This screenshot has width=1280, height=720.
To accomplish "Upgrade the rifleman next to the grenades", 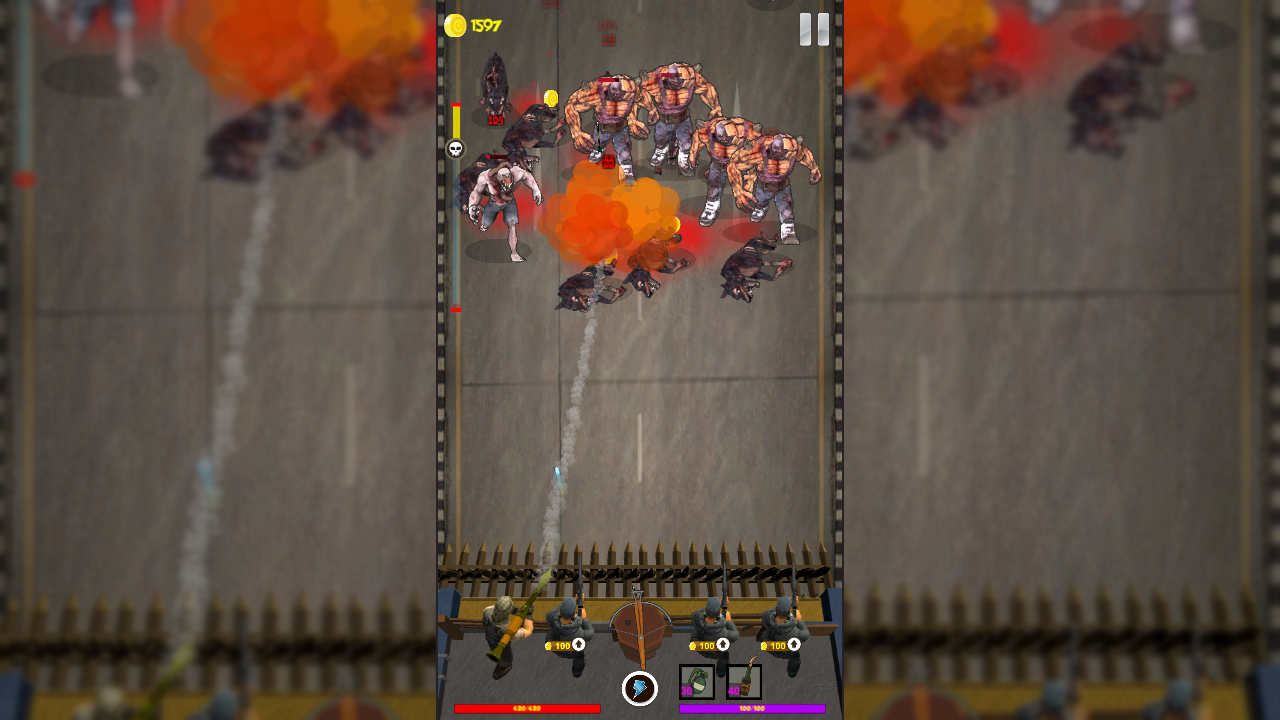I will tap(707, 646).
